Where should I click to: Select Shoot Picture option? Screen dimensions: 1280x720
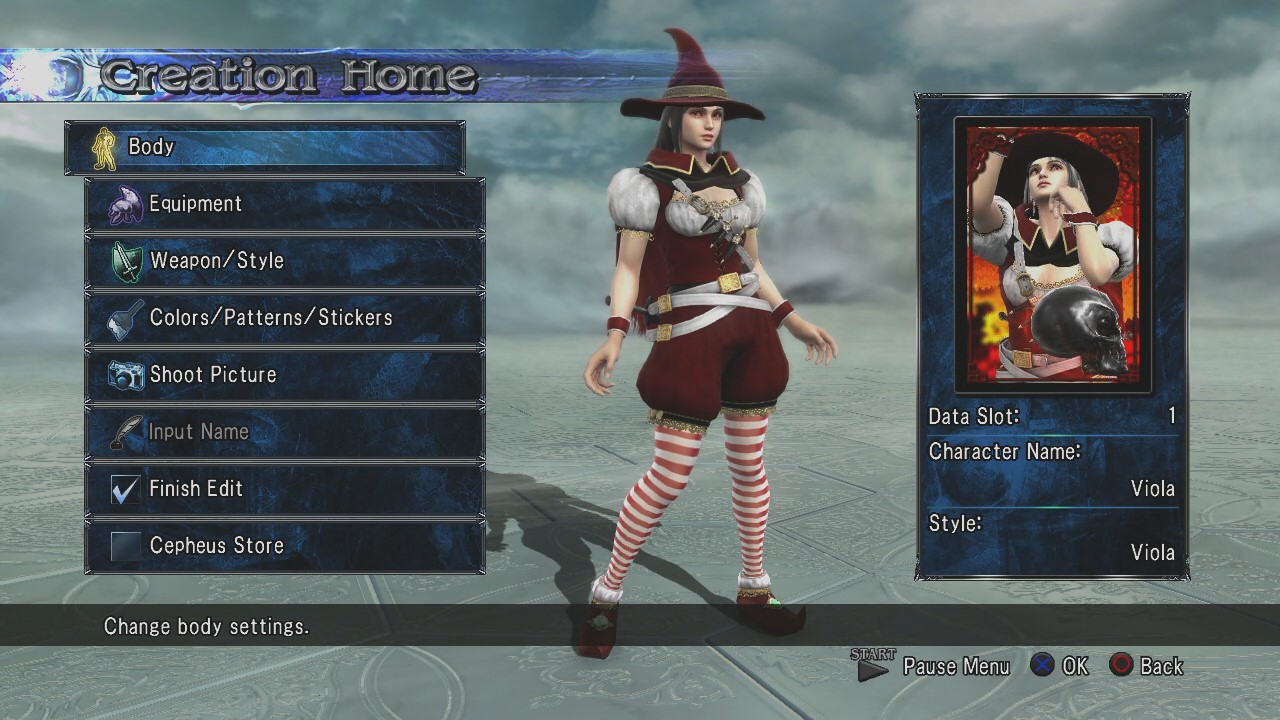tap(285, 375)
